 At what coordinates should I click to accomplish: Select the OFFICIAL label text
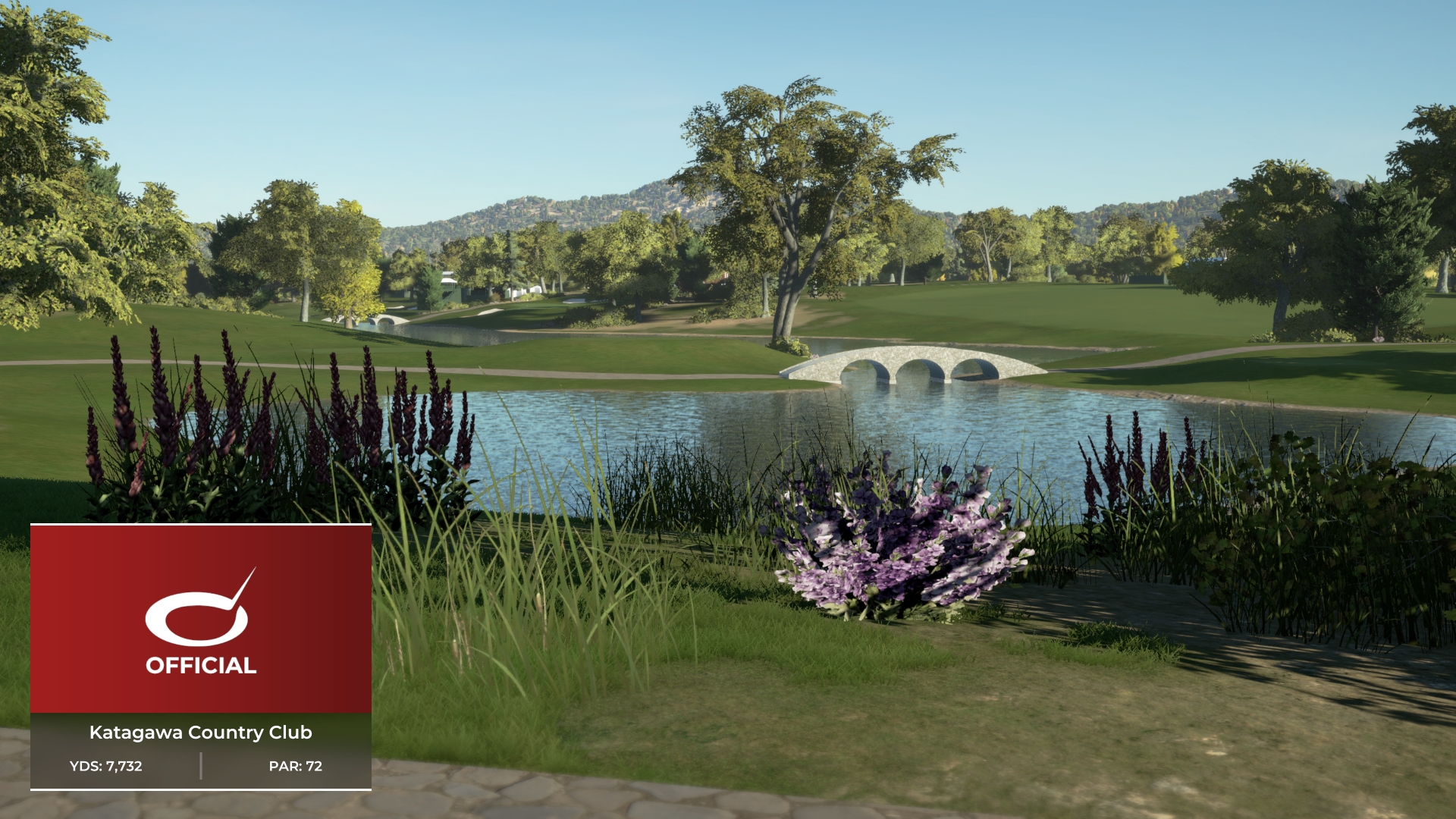coord(201,666)
